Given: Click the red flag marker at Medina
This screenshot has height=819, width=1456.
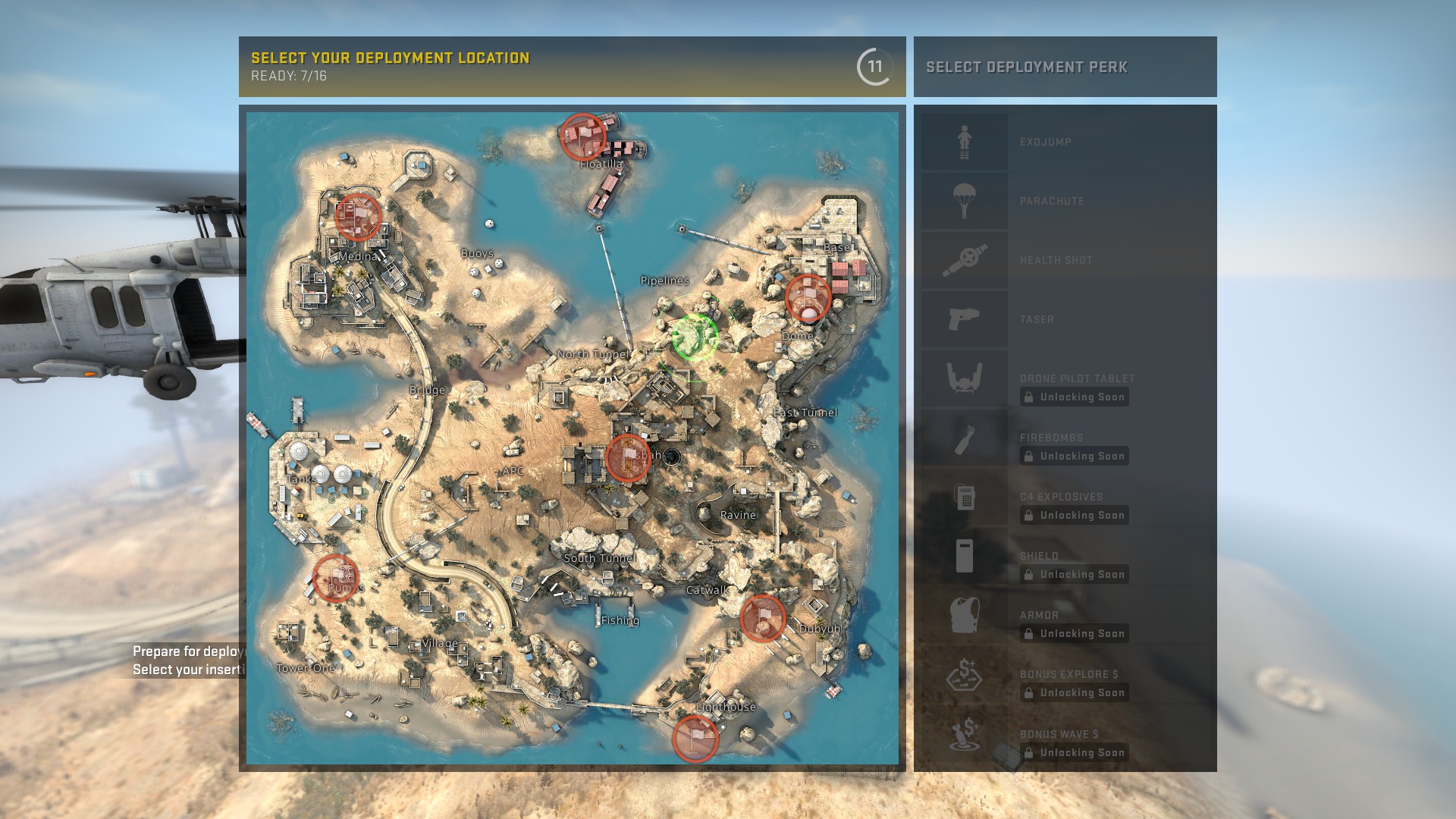Looking at the screenshot, I should [358, 216].
